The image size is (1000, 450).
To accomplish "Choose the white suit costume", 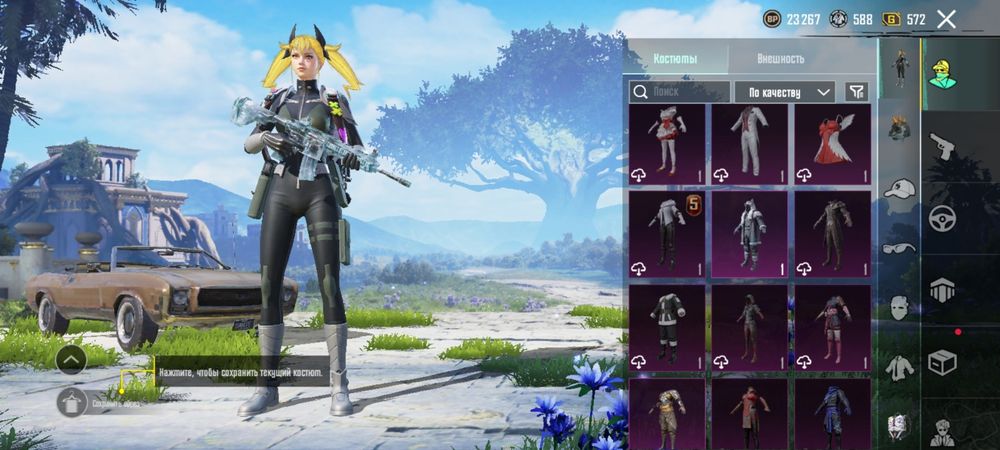I will (x=749, y=144).
